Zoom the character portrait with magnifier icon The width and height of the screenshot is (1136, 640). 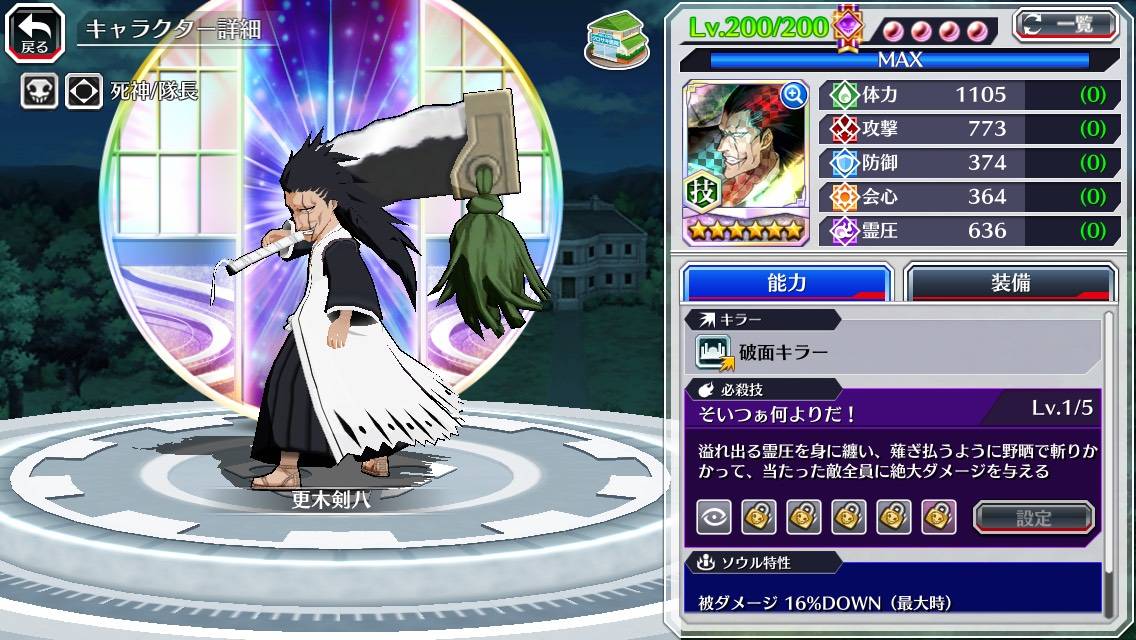click(x=794, y=95)
